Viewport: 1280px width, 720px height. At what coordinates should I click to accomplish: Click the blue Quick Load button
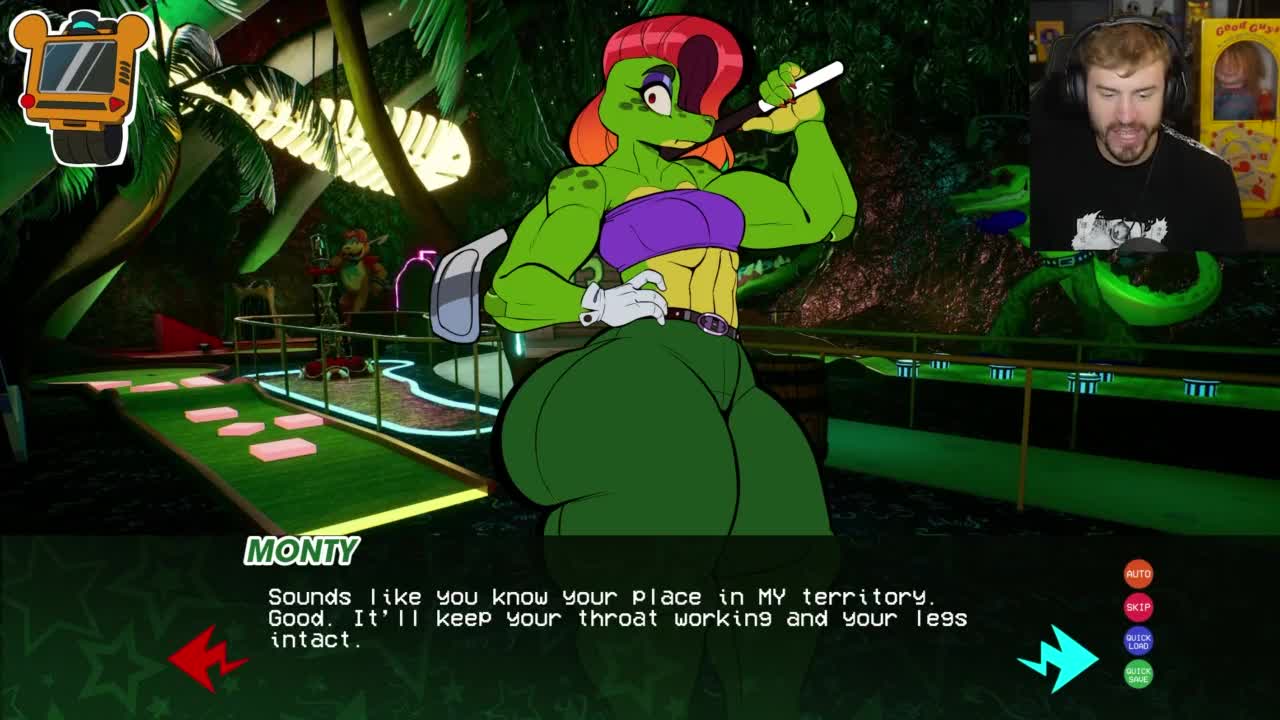1138,641
